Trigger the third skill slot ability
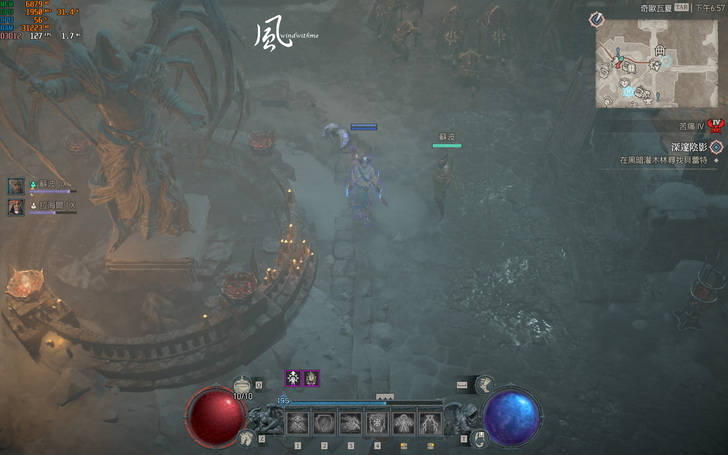Viewport: 728px width, 455px height. click(351, 423)
